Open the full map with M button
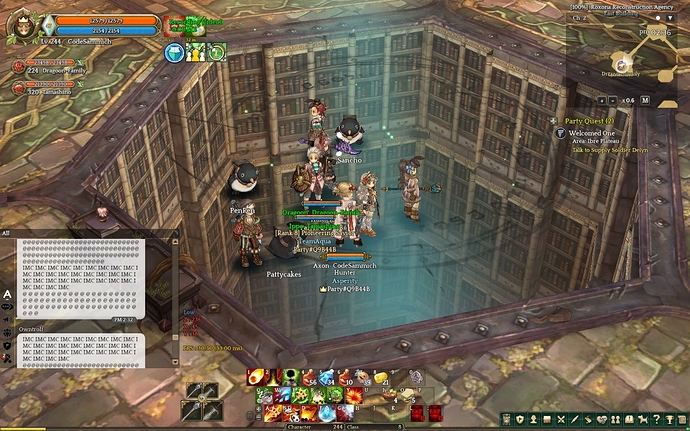Viewport: 690px width, 431px height. pos(645,100)
